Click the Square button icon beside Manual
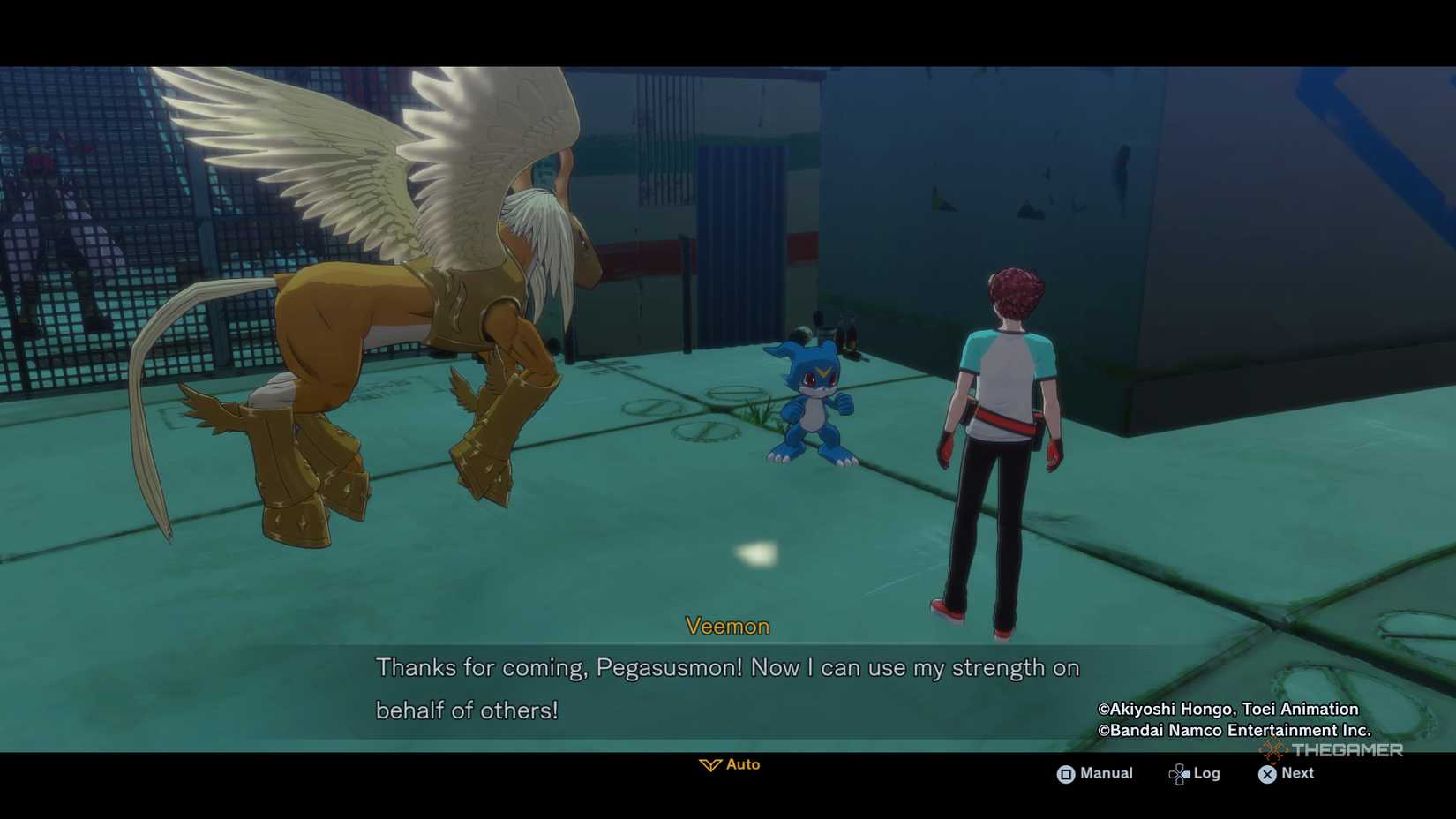 (x=1067, y=773)
